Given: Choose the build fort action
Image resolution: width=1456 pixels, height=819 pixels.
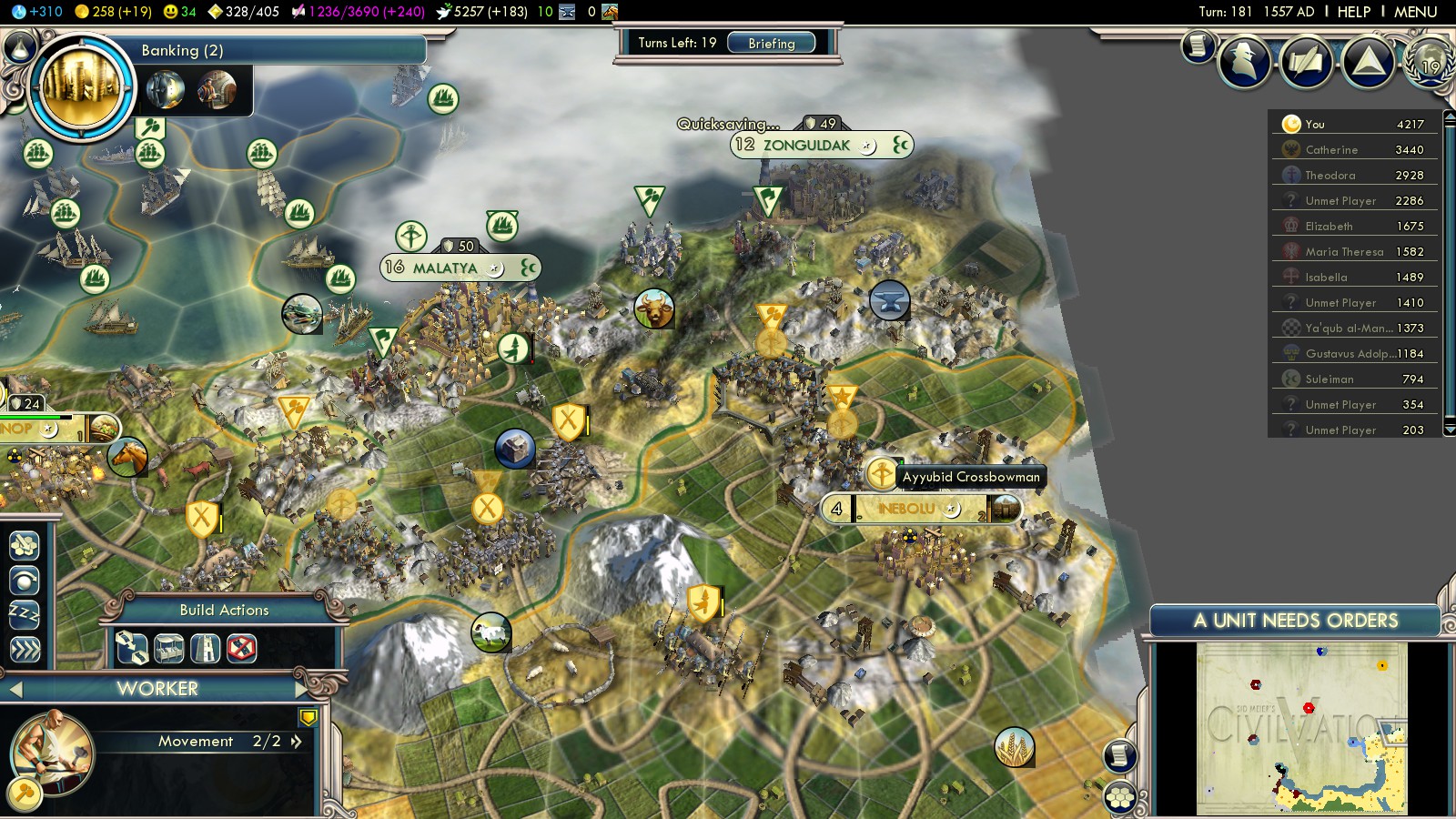Looking at the screenshot, I should pyautogui.click(x=205, y=649).
